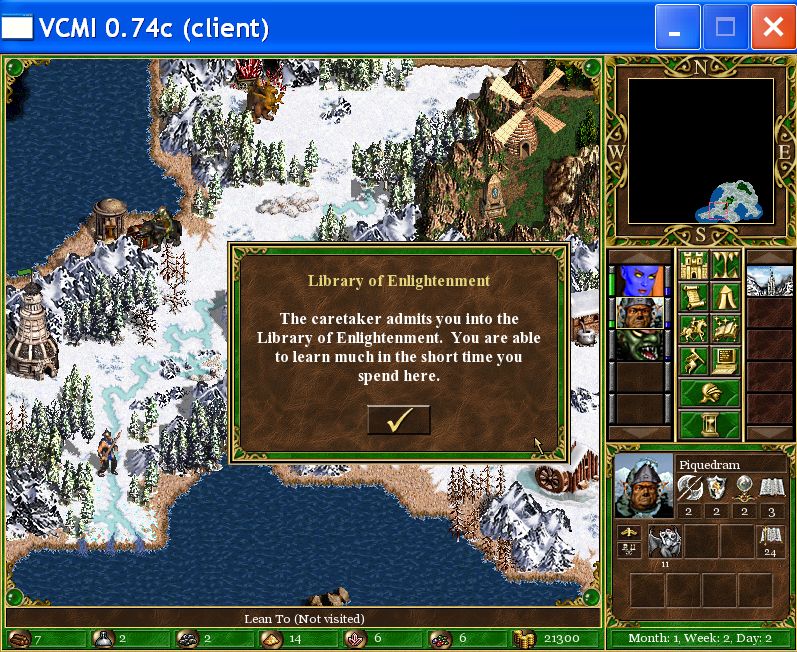Image resolution: width=797 pixels, height=652 pixels.
Task: Select the gargoyle army stack slot
Action: pyautogui.click(x=665, y=543)
